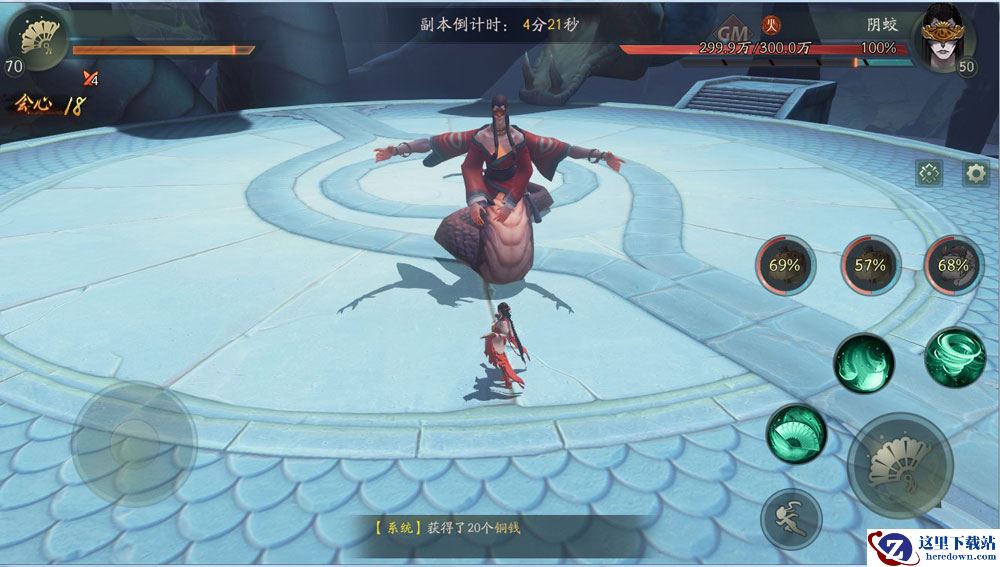Viewport: 1000px width, 567px height.
Task: Open the gear settings button
Action: coord(975,173)
